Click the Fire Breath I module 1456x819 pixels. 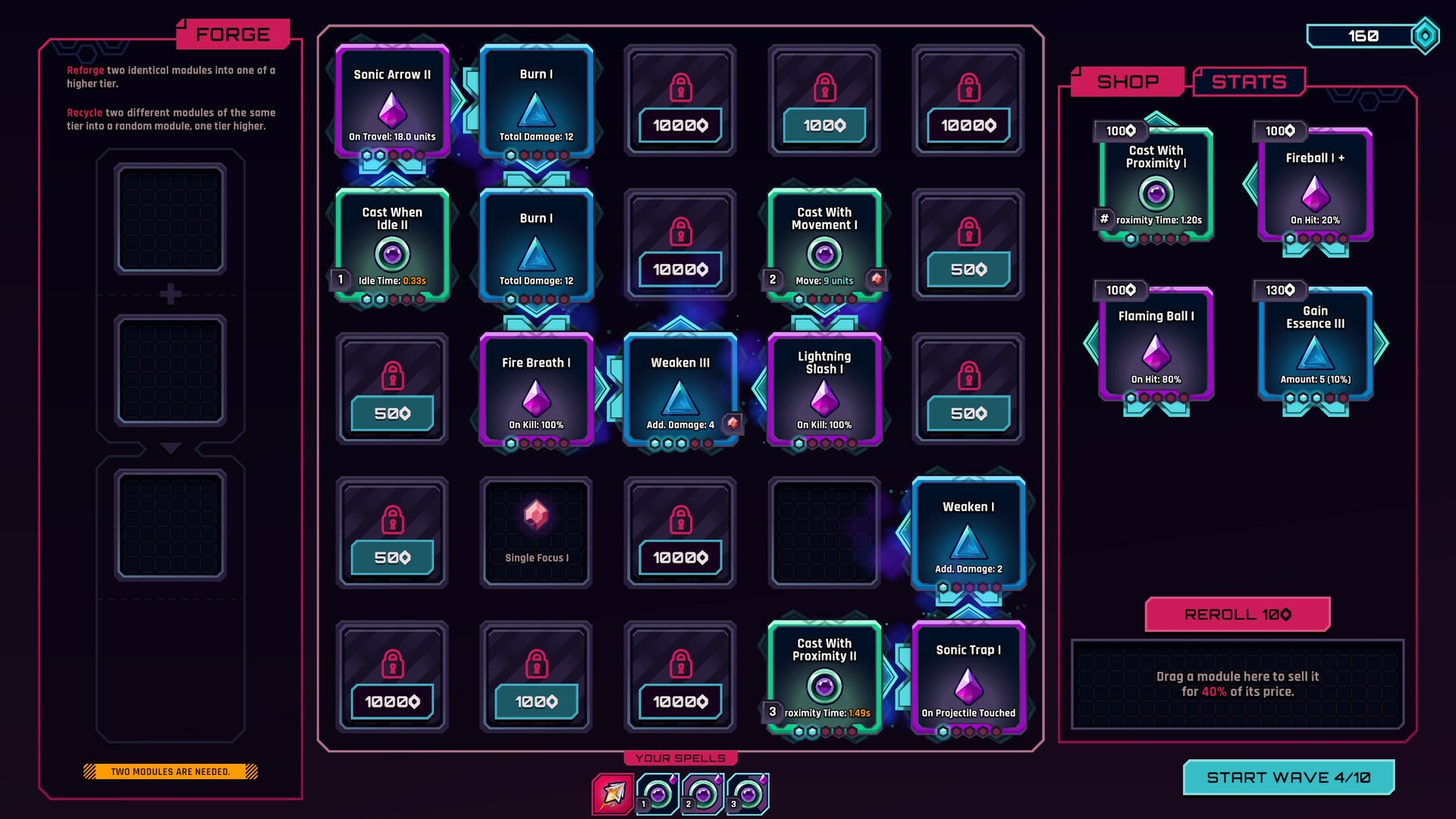point(535,391)
